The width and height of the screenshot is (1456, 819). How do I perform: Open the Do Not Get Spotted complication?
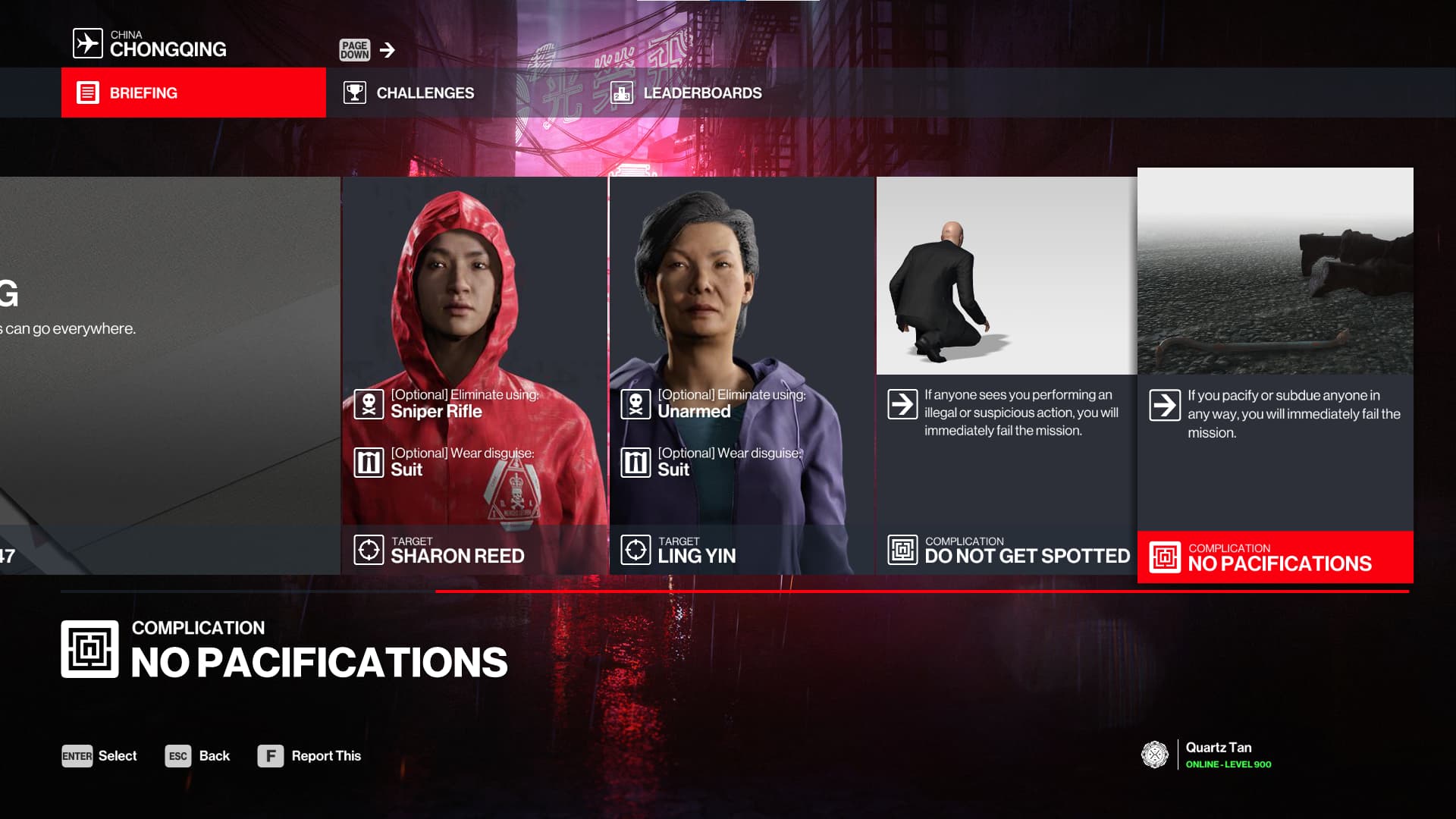point(1006,375)
